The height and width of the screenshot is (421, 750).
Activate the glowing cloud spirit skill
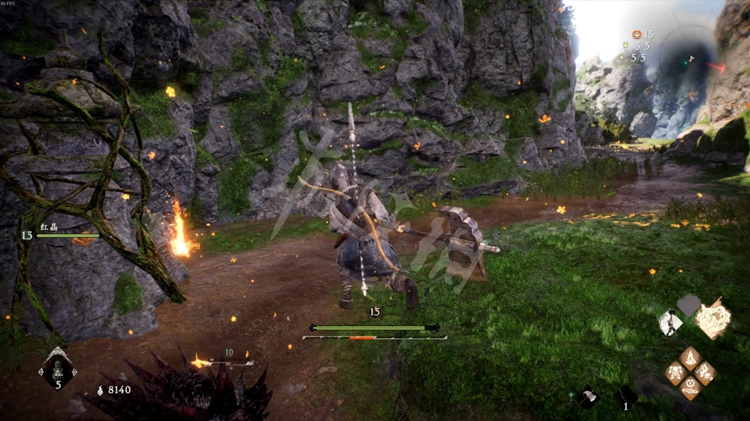pos(713,319)
